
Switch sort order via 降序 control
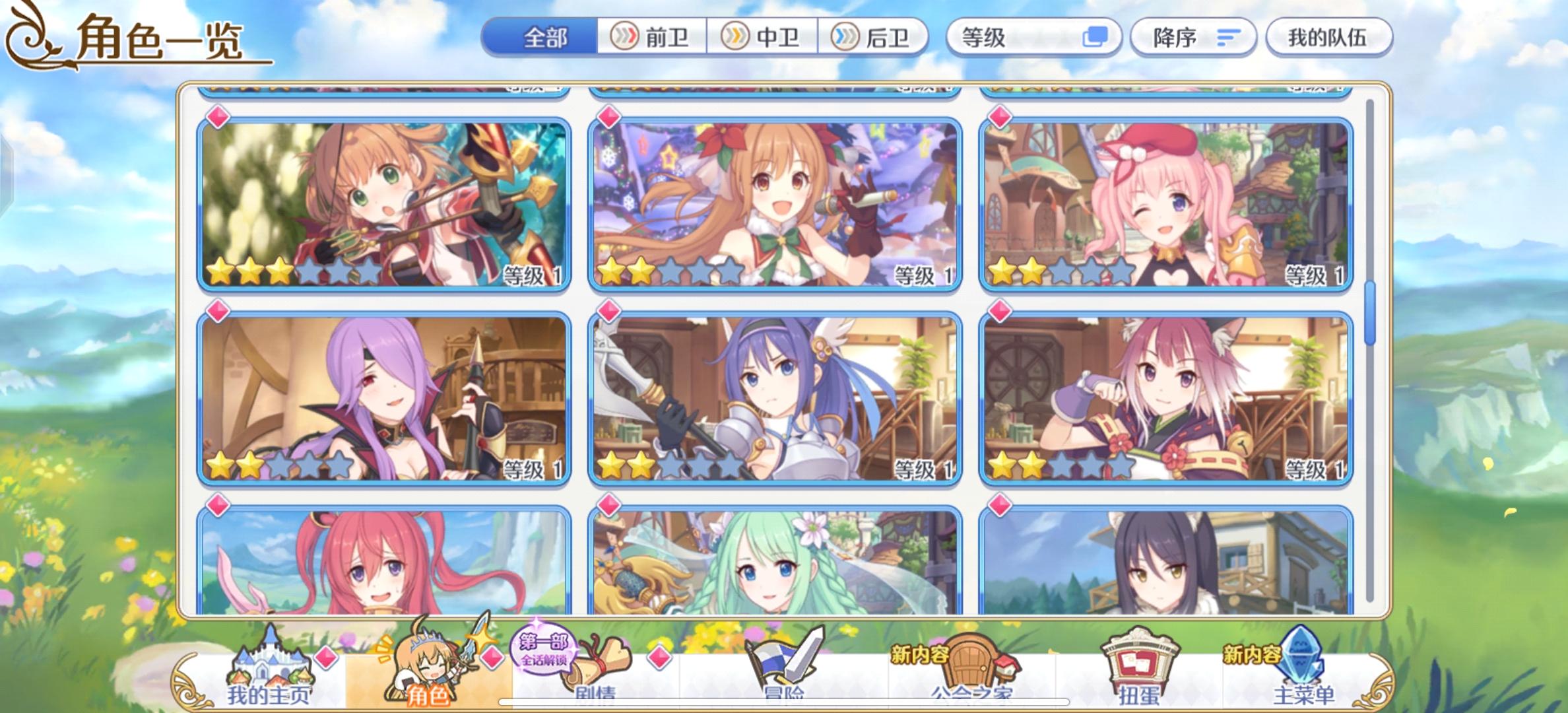1191,38
